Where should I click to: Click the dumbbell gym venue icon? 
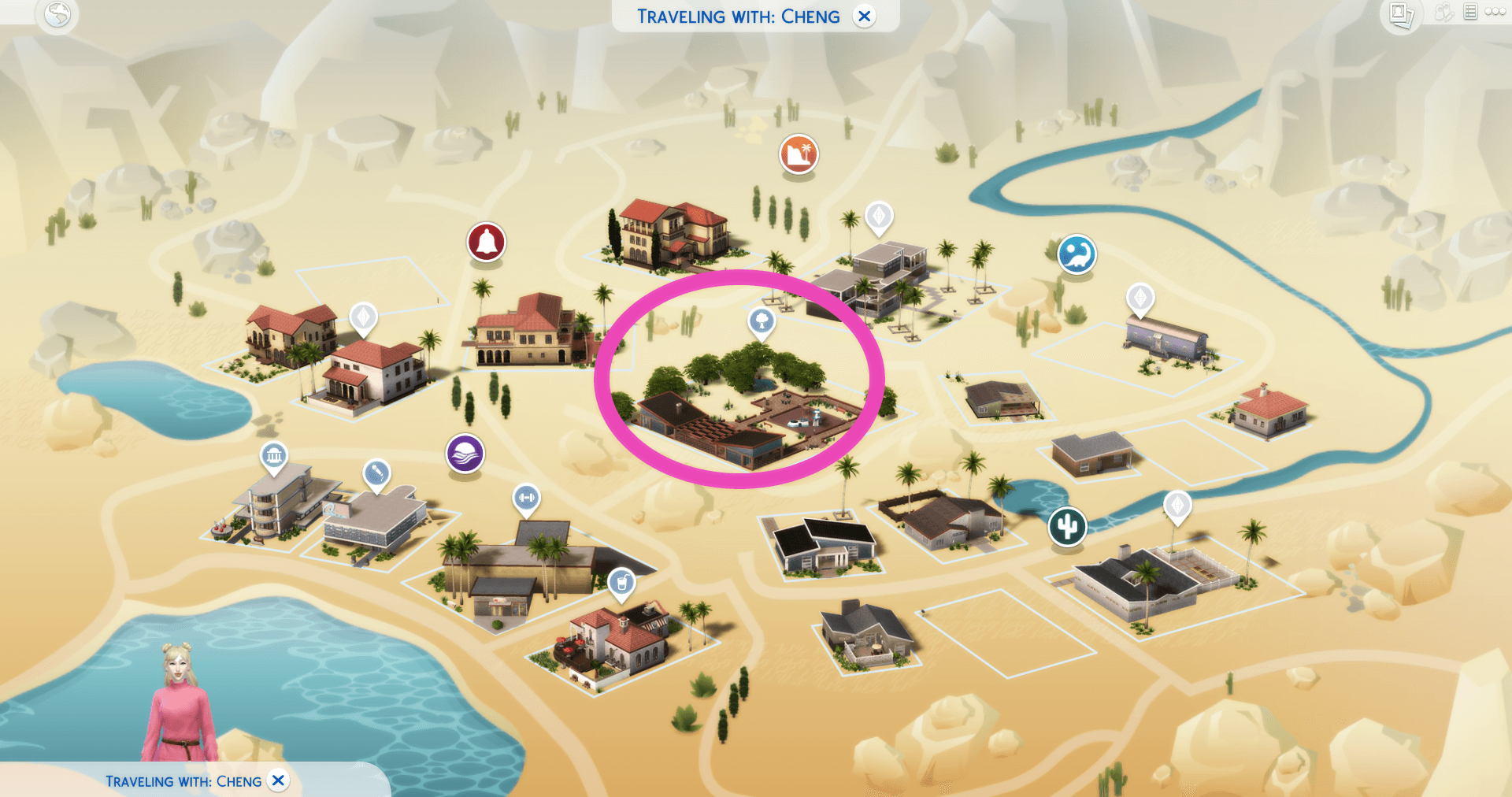point(528,498)
